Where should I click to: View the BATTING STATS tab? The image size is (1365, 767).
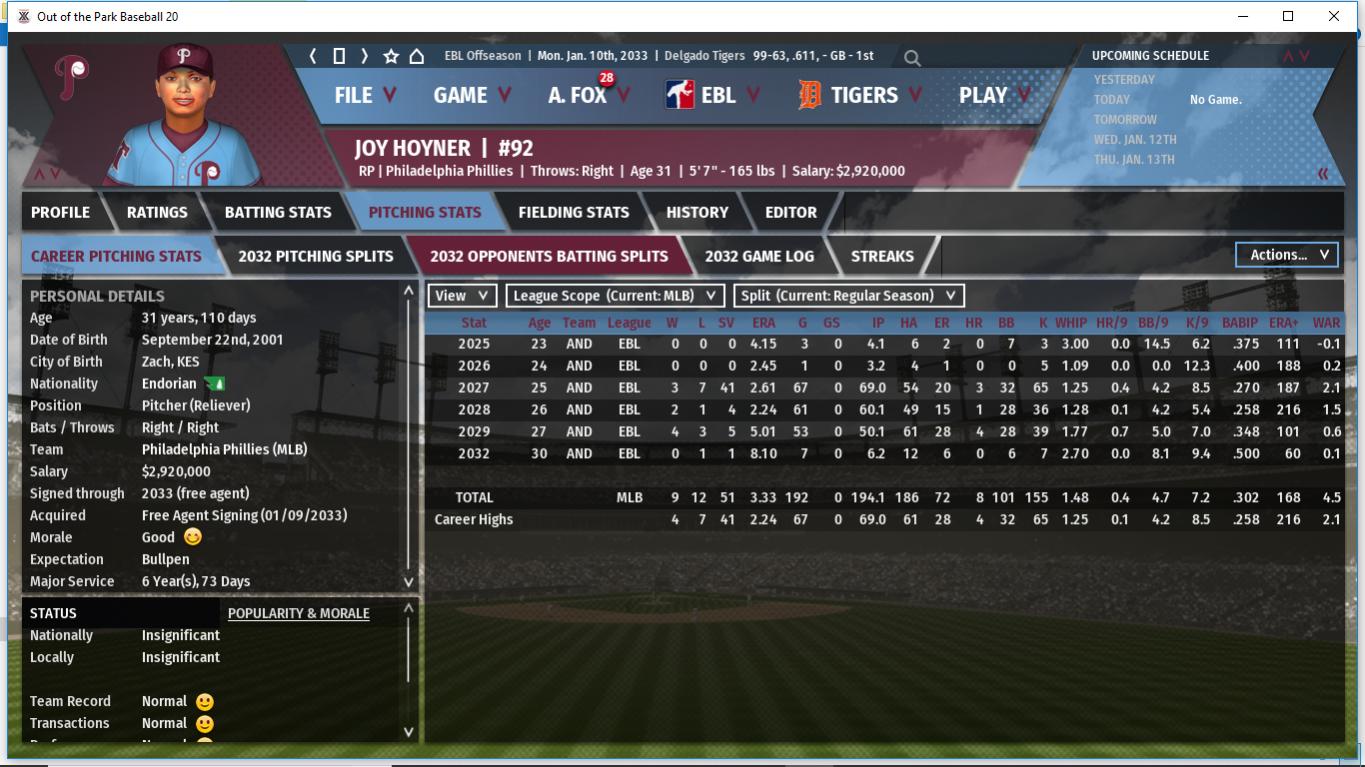click(x=277, y=212)
